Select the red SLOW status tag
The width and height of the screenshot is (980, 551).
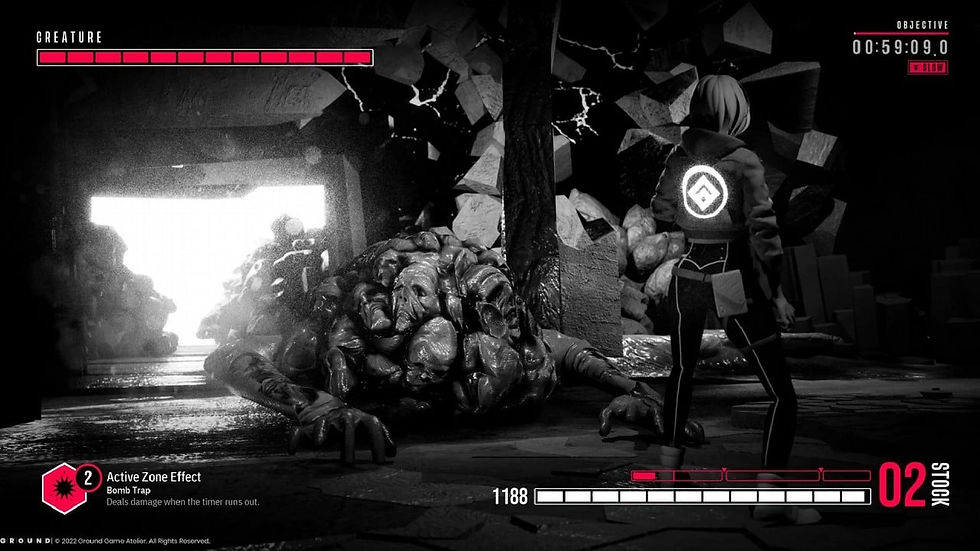927,67
